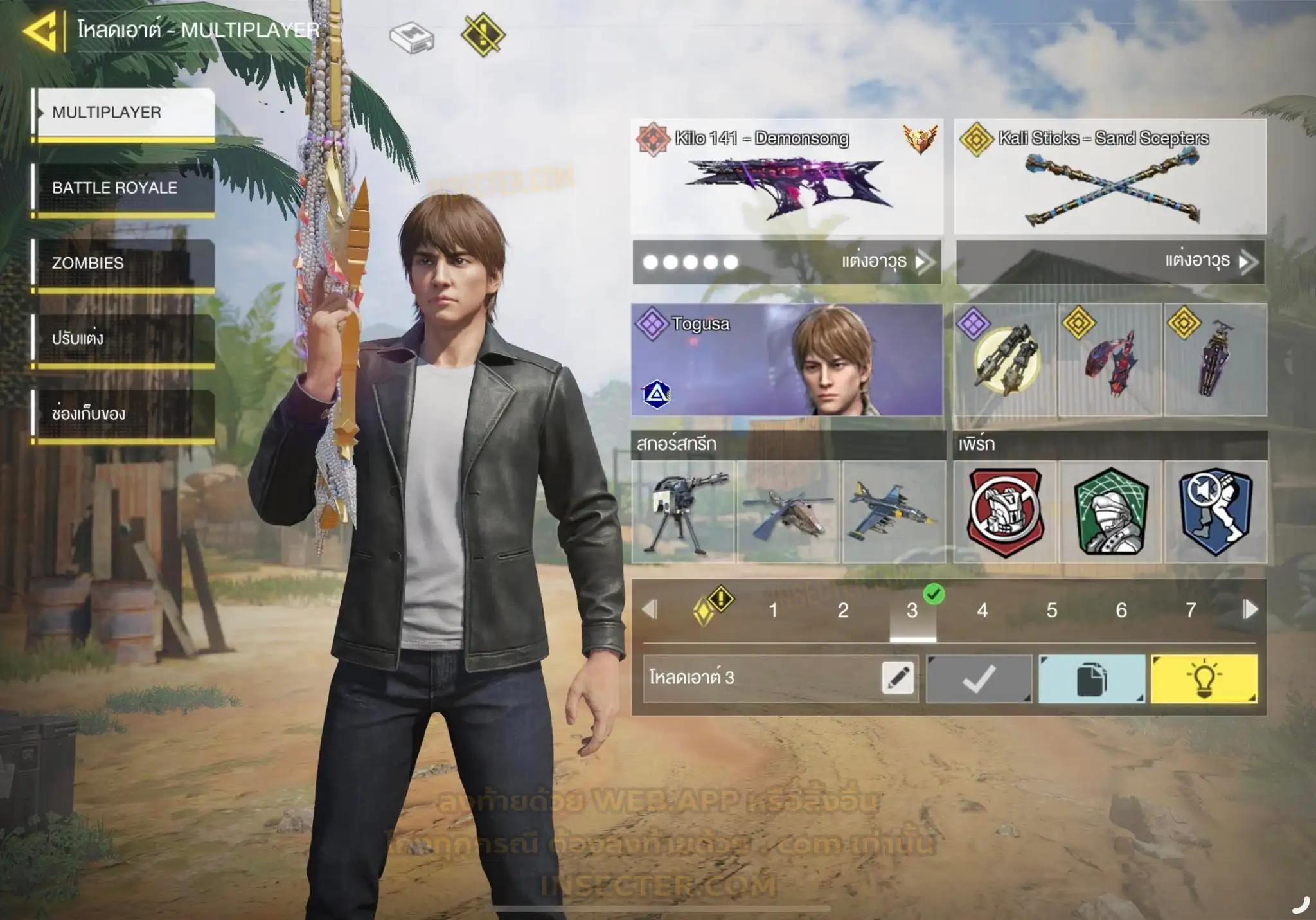Click the yellow lightbulb recommendation button

(x=1204, y=679)
